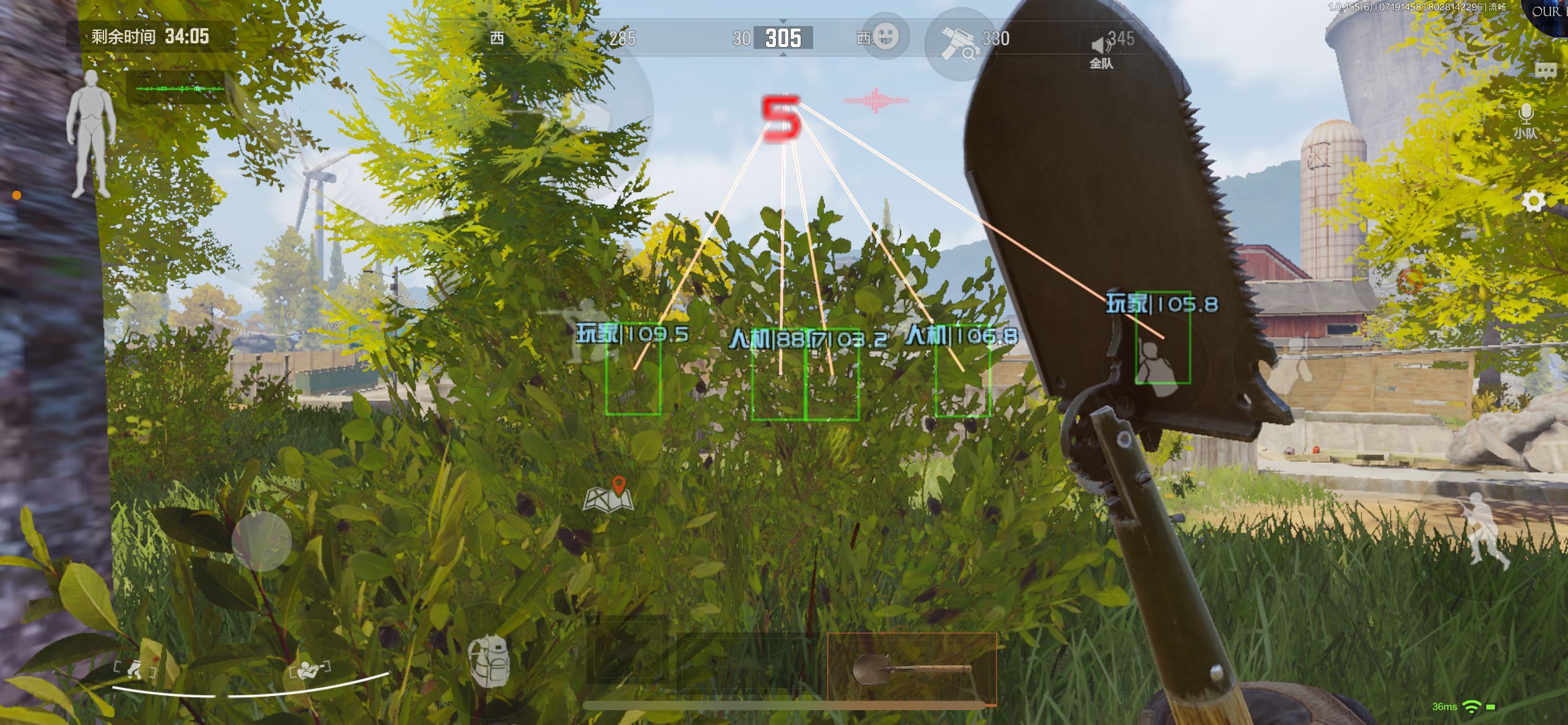Viewport: 1568px width, 725px height.
Task: Open the settings gear menu
Action: (x=1533, y=201)
